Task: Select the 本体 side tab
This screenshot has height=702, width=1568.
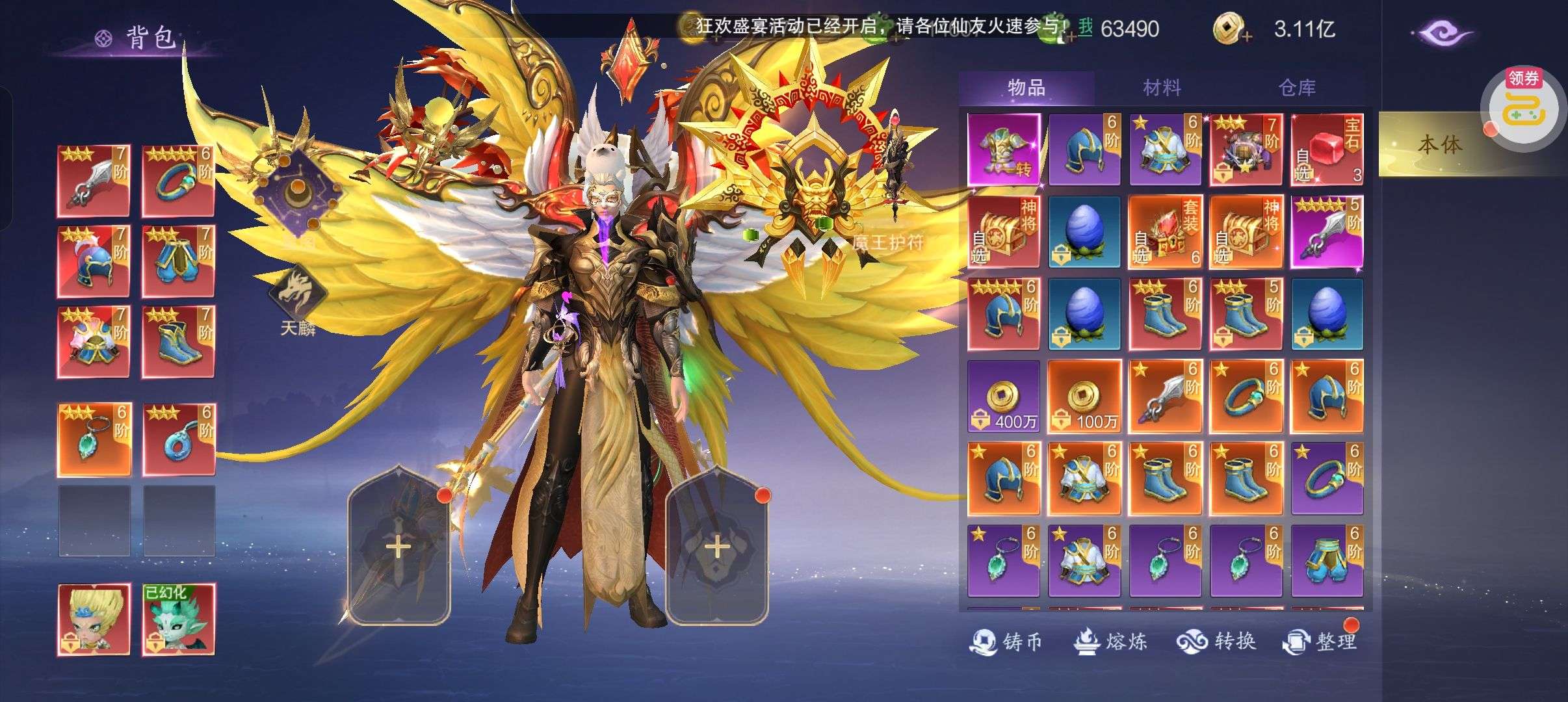Action: point(1440,145)
